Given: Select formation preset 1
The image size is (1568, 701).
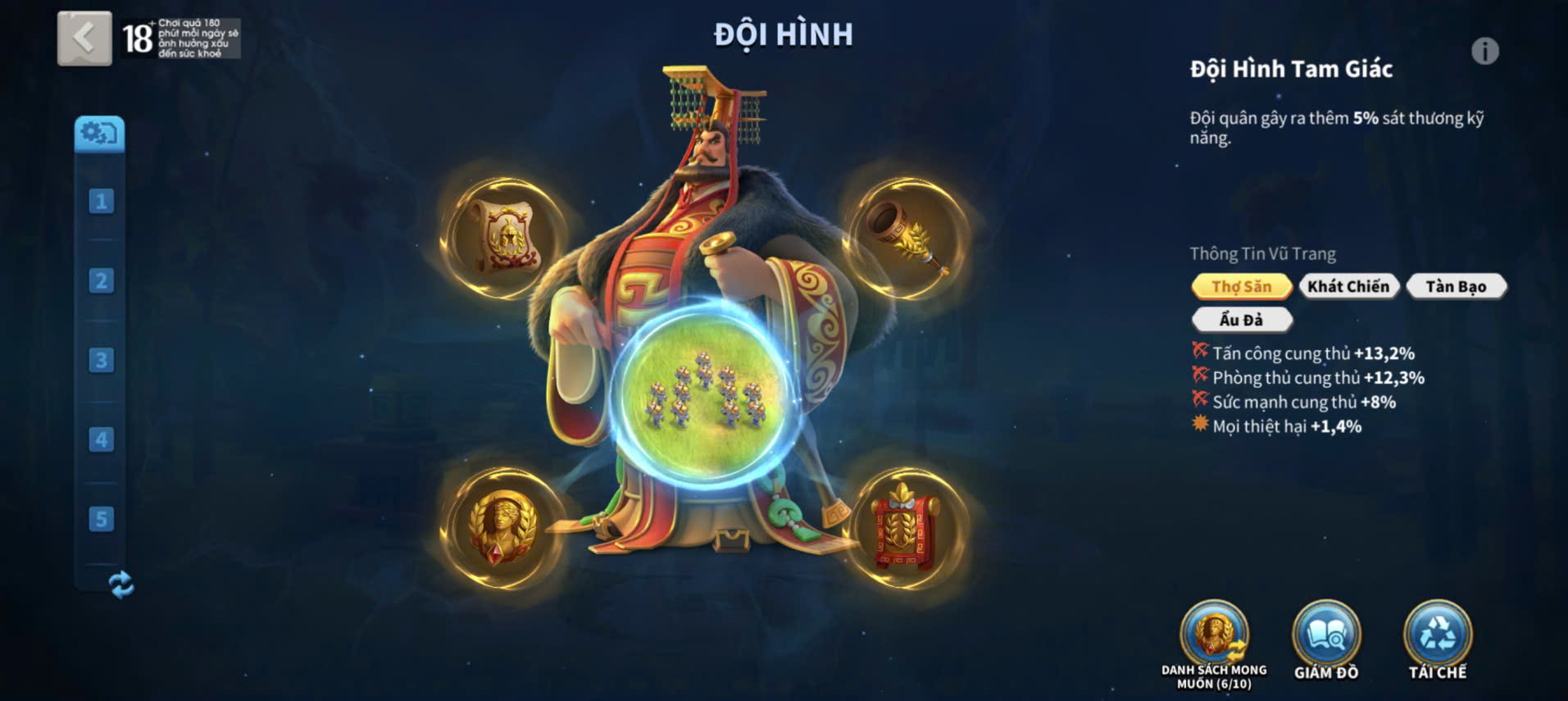Looking at the screenshot, I should point(101,201).
